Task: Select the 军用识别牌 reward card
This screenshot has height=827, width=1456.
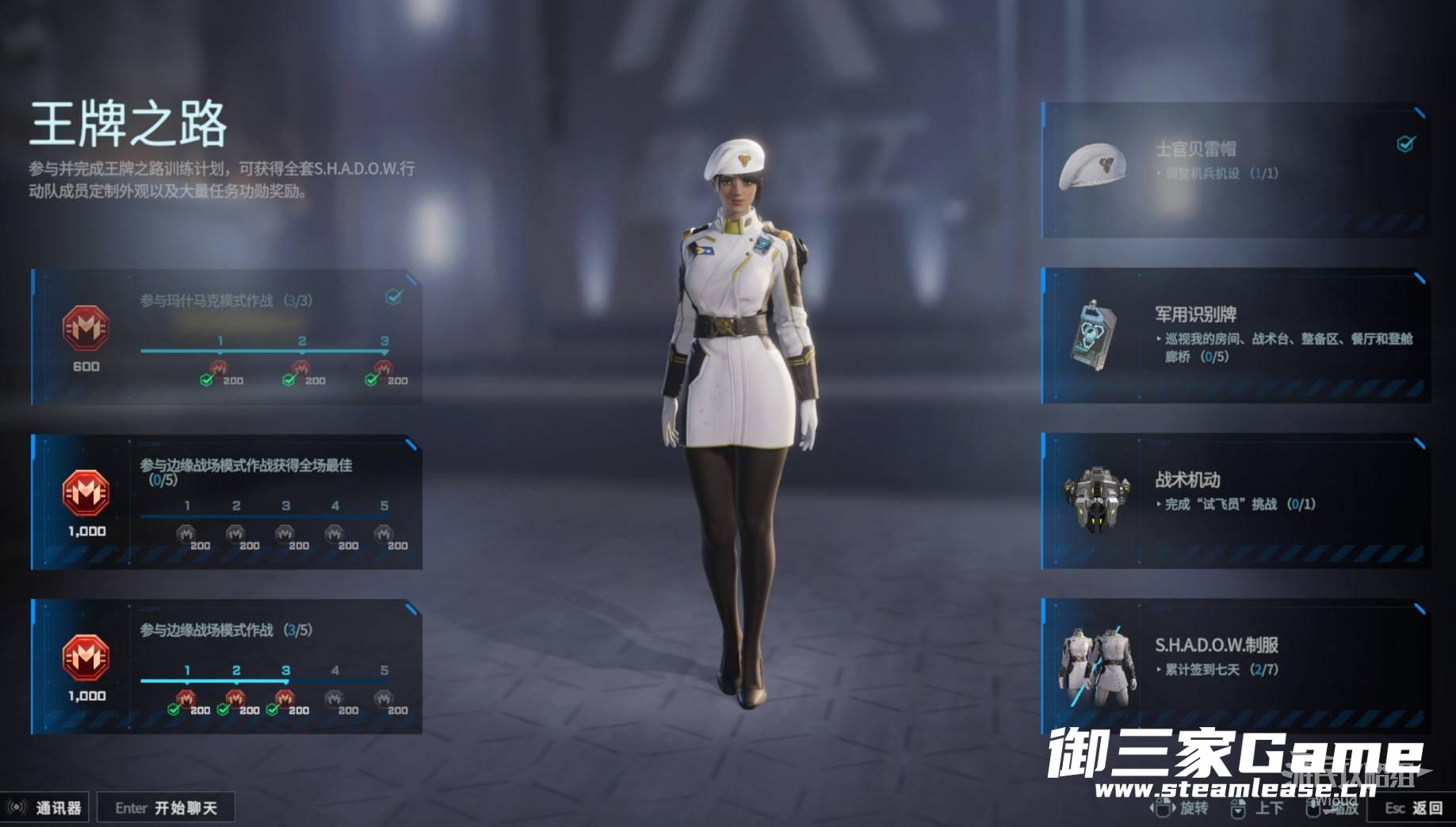Action: coord(1235,336)
